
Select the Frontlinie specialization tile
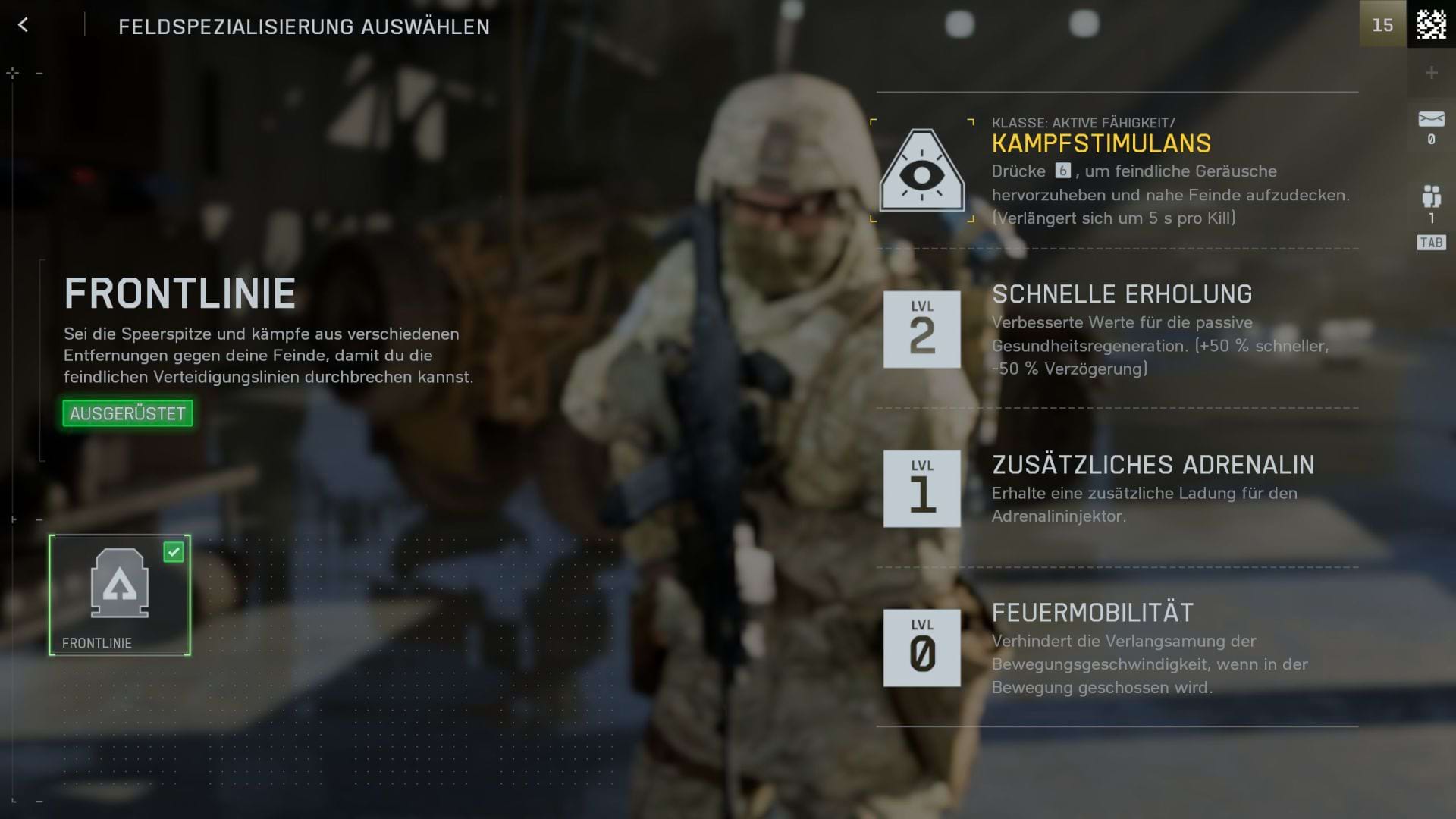click(120, 595)
